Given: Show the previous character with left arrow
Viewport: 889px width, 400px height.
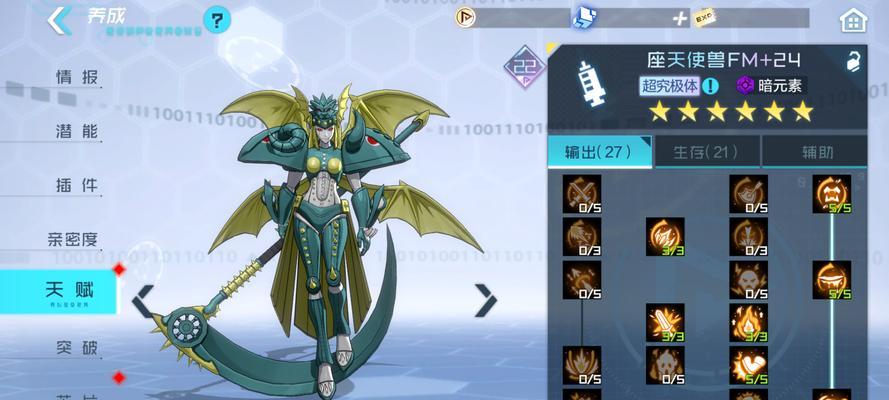Looking at the screenshot, I should tap(144, 298).
